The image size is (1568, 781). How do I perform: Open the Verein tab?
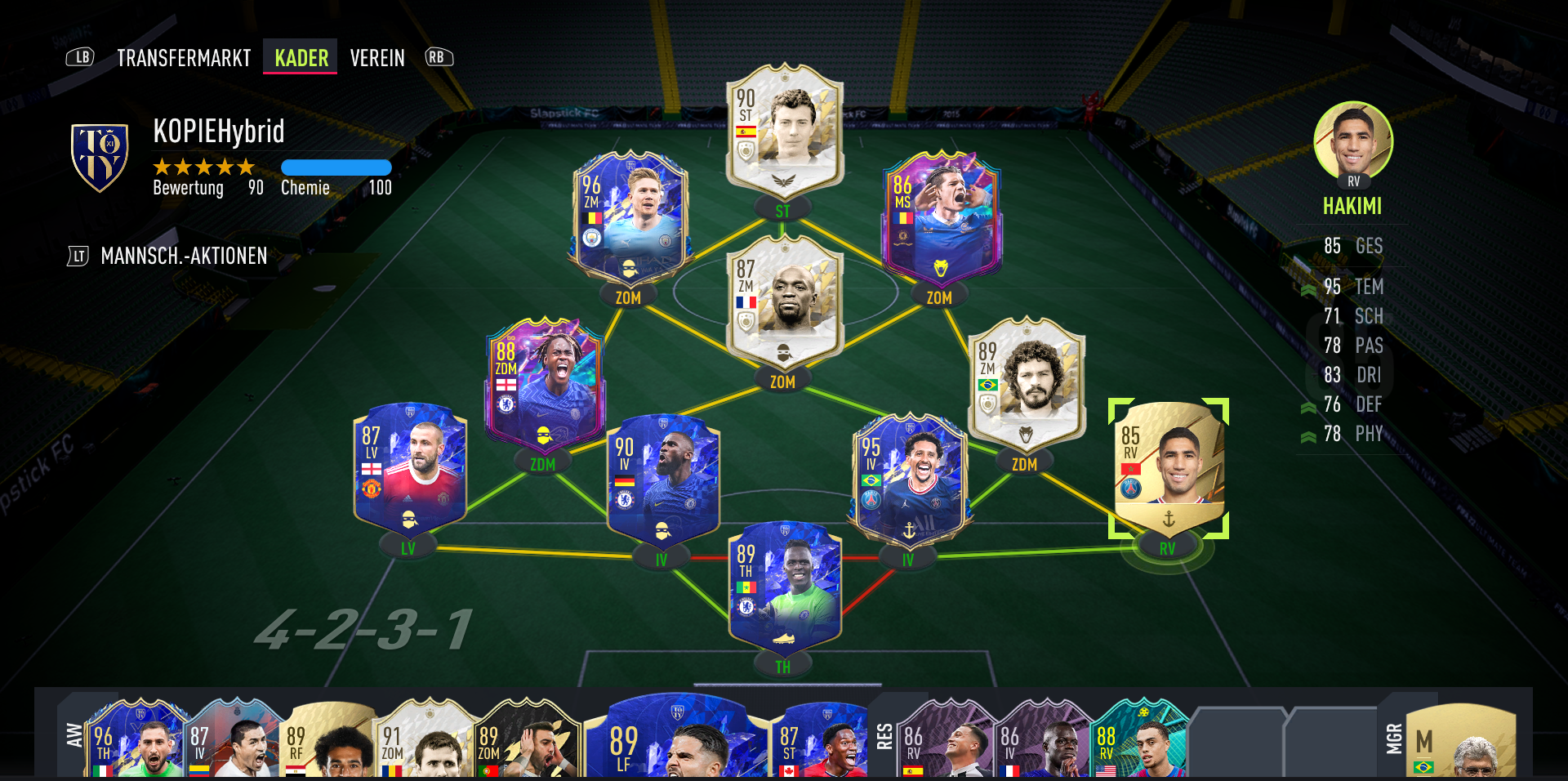(377, 58)
